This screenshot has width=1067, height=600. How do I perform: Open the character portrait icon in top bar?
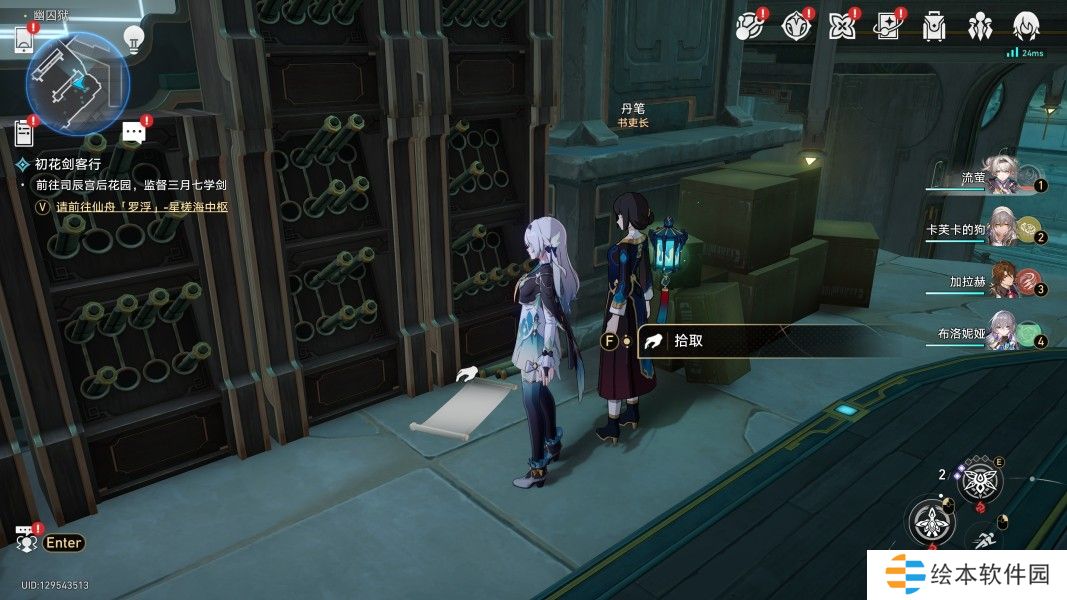tap(1026, 27)
